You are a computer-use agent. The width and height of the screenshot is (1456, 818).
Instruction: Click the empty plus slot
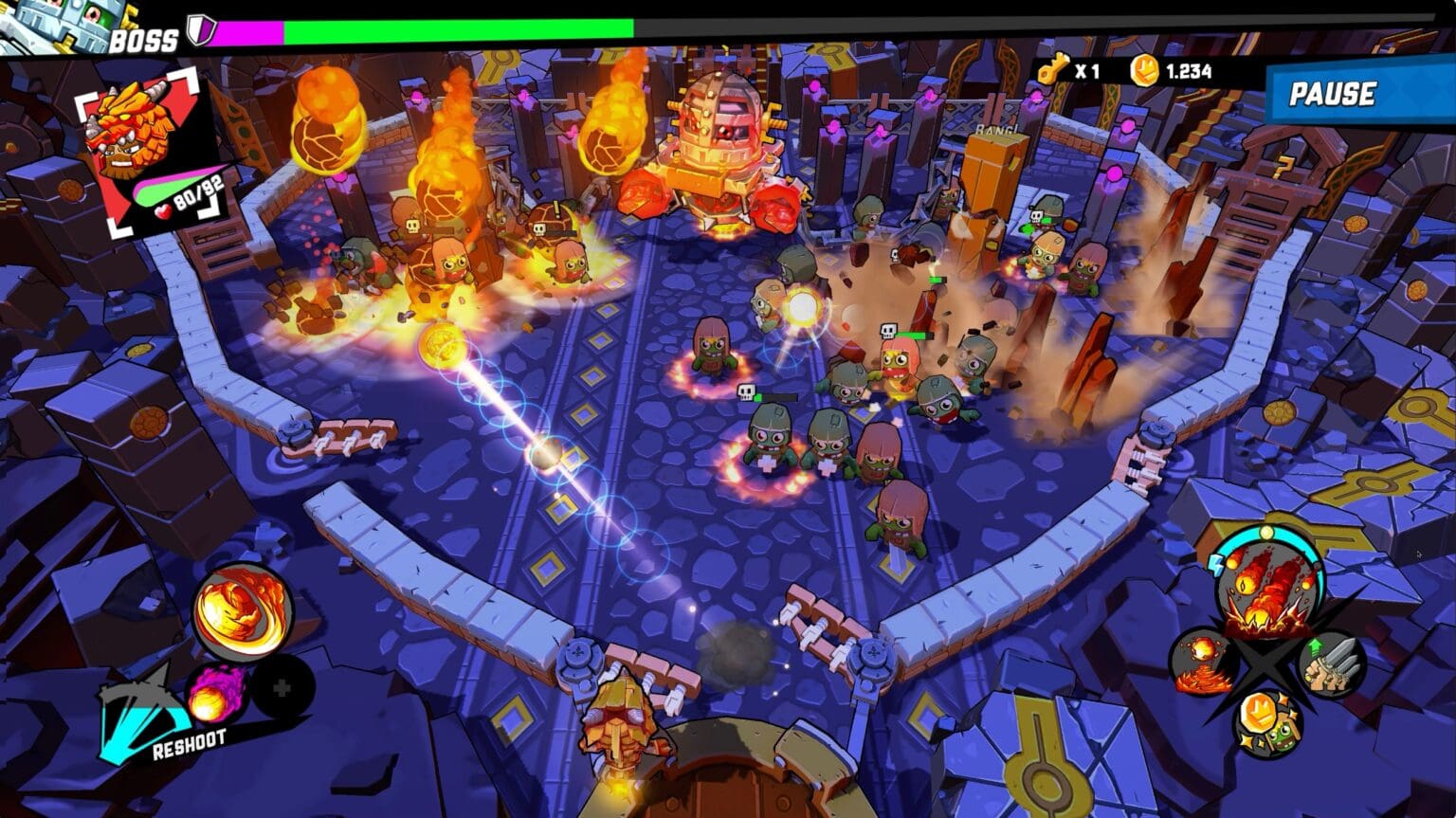282,688
